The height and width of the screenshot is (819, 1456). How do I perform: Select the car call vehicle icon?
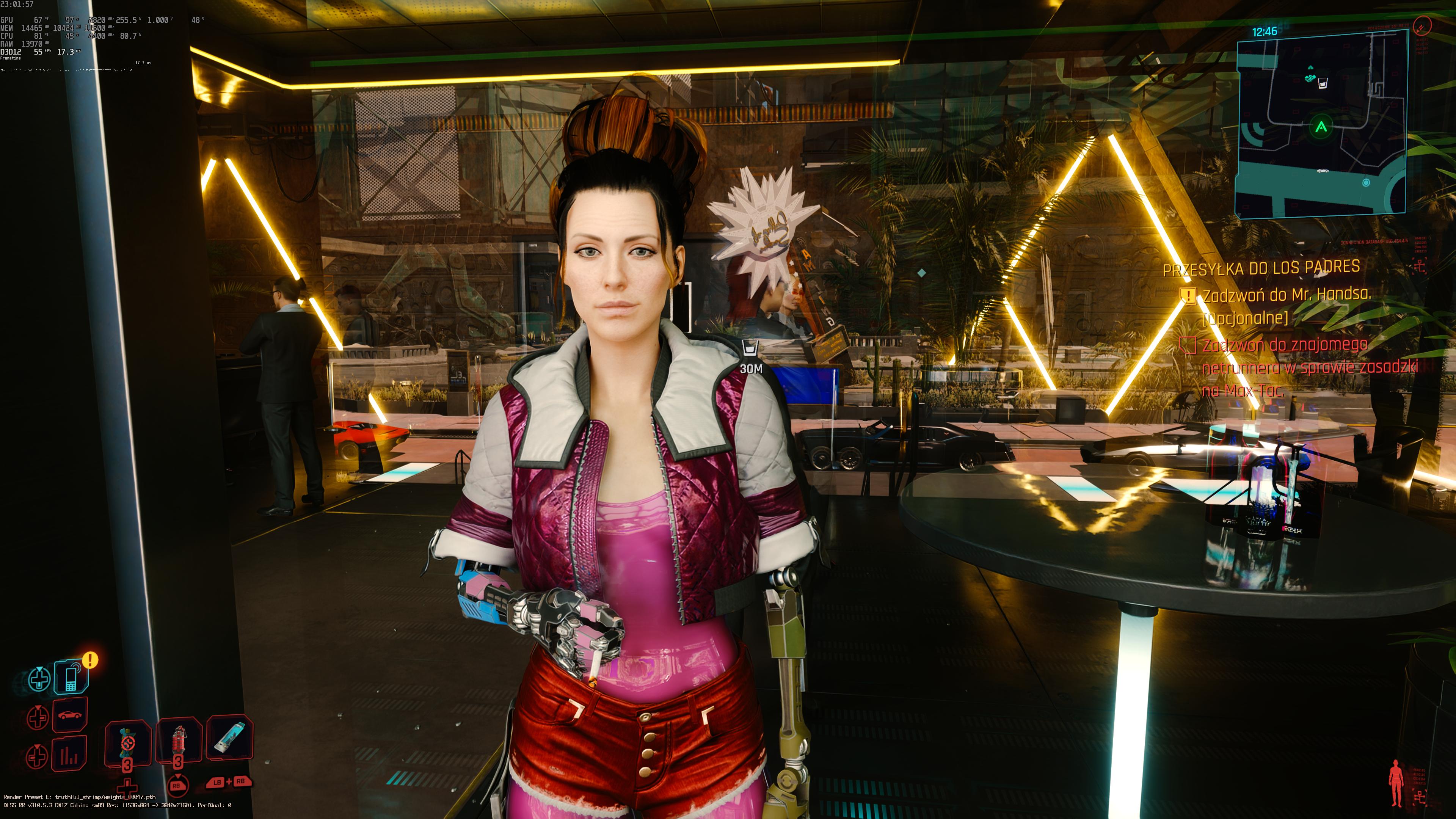click(x=69, y=715)
